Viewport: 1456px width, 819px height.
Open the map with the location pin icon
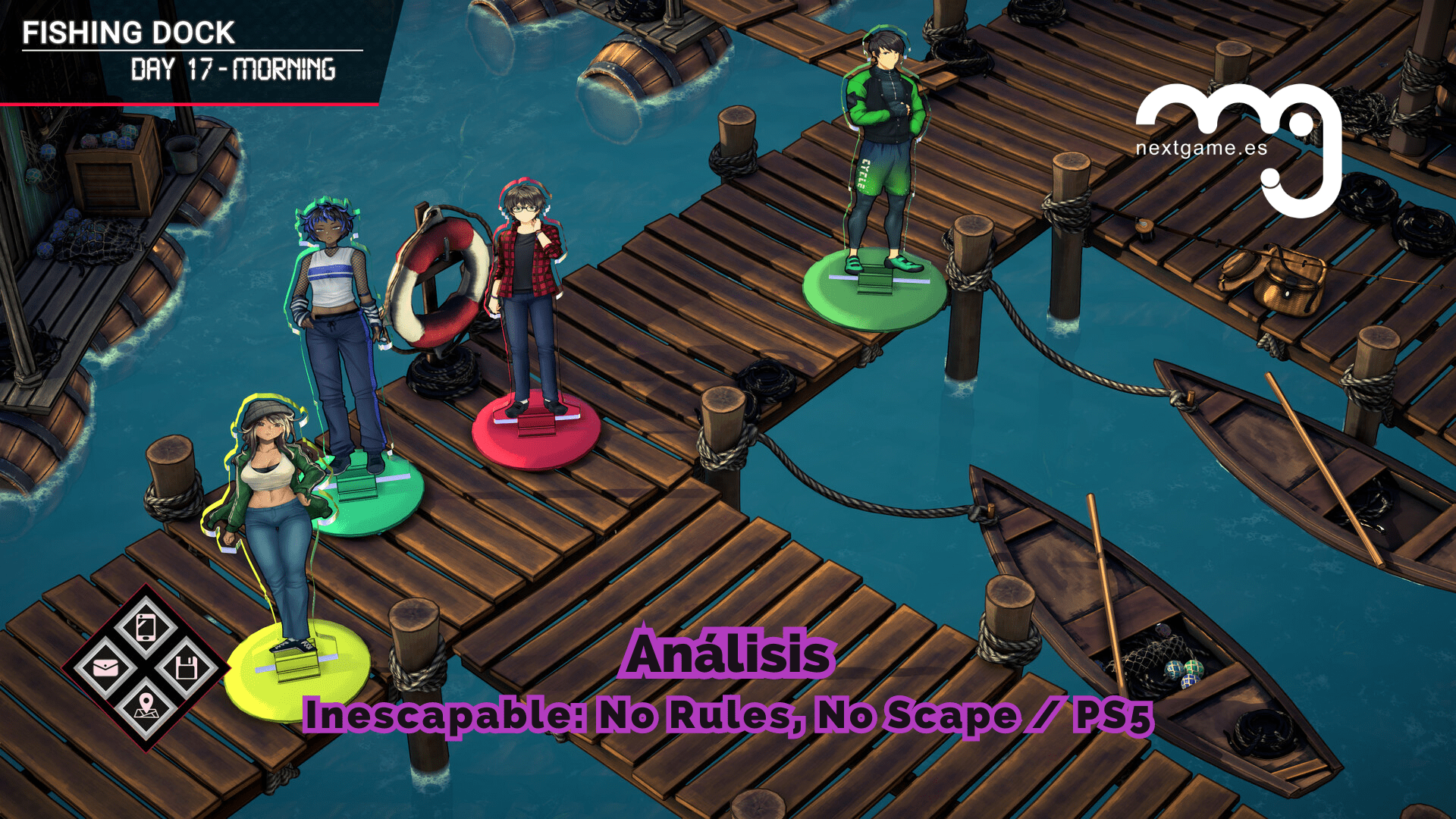[x=146, y=708]
